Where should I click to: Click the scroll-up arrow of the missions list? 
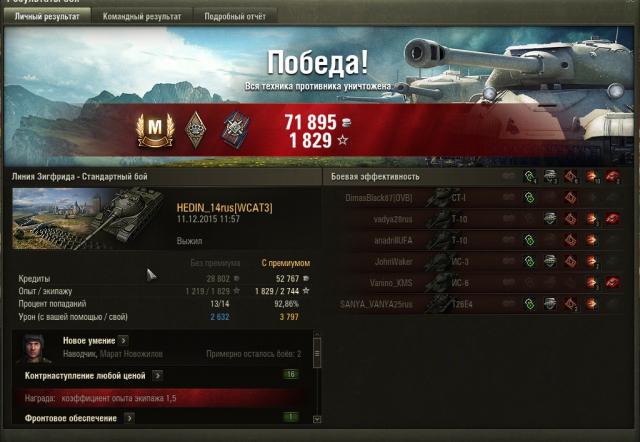pos(317,340)
